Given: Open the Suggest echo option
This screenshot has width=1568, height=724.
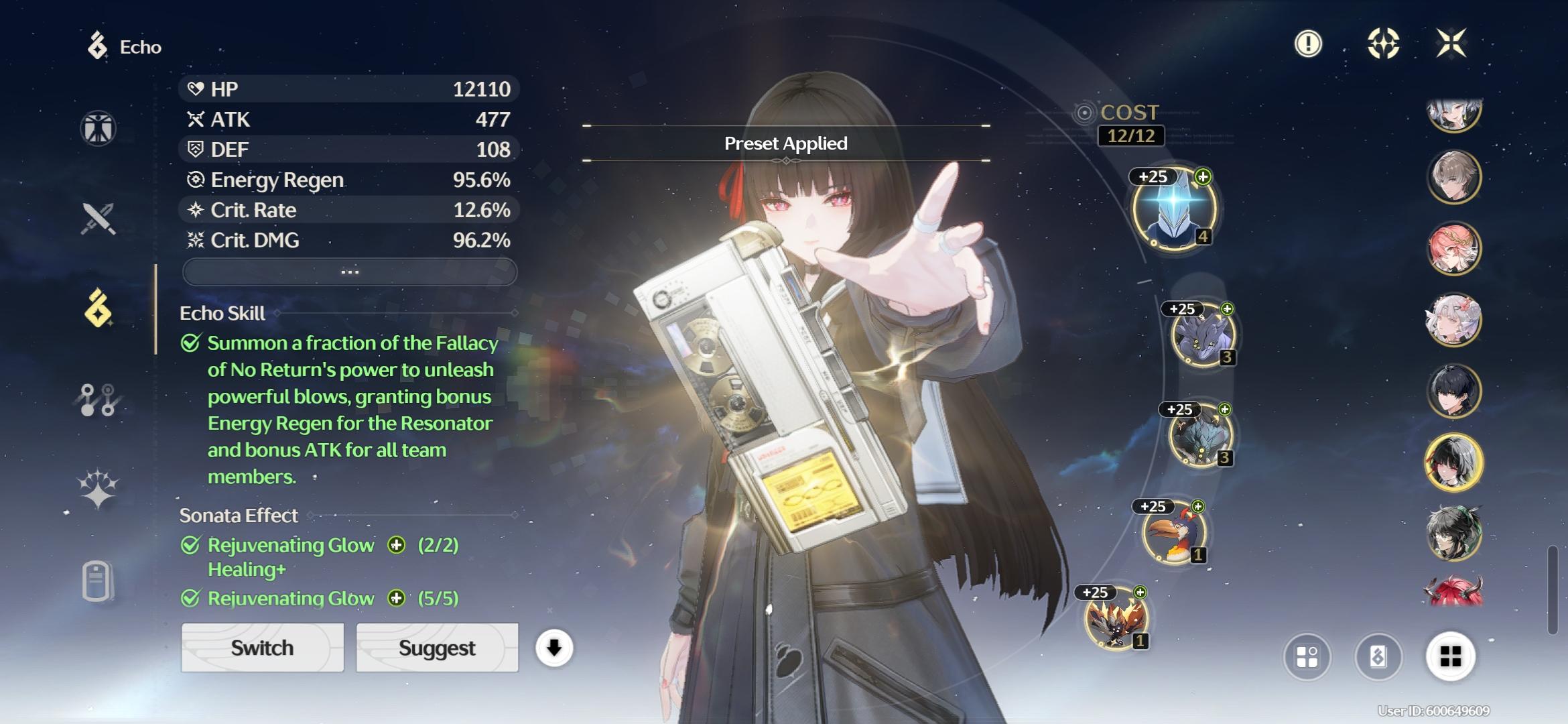Looking at the screenshot, I should coord(437,648).
